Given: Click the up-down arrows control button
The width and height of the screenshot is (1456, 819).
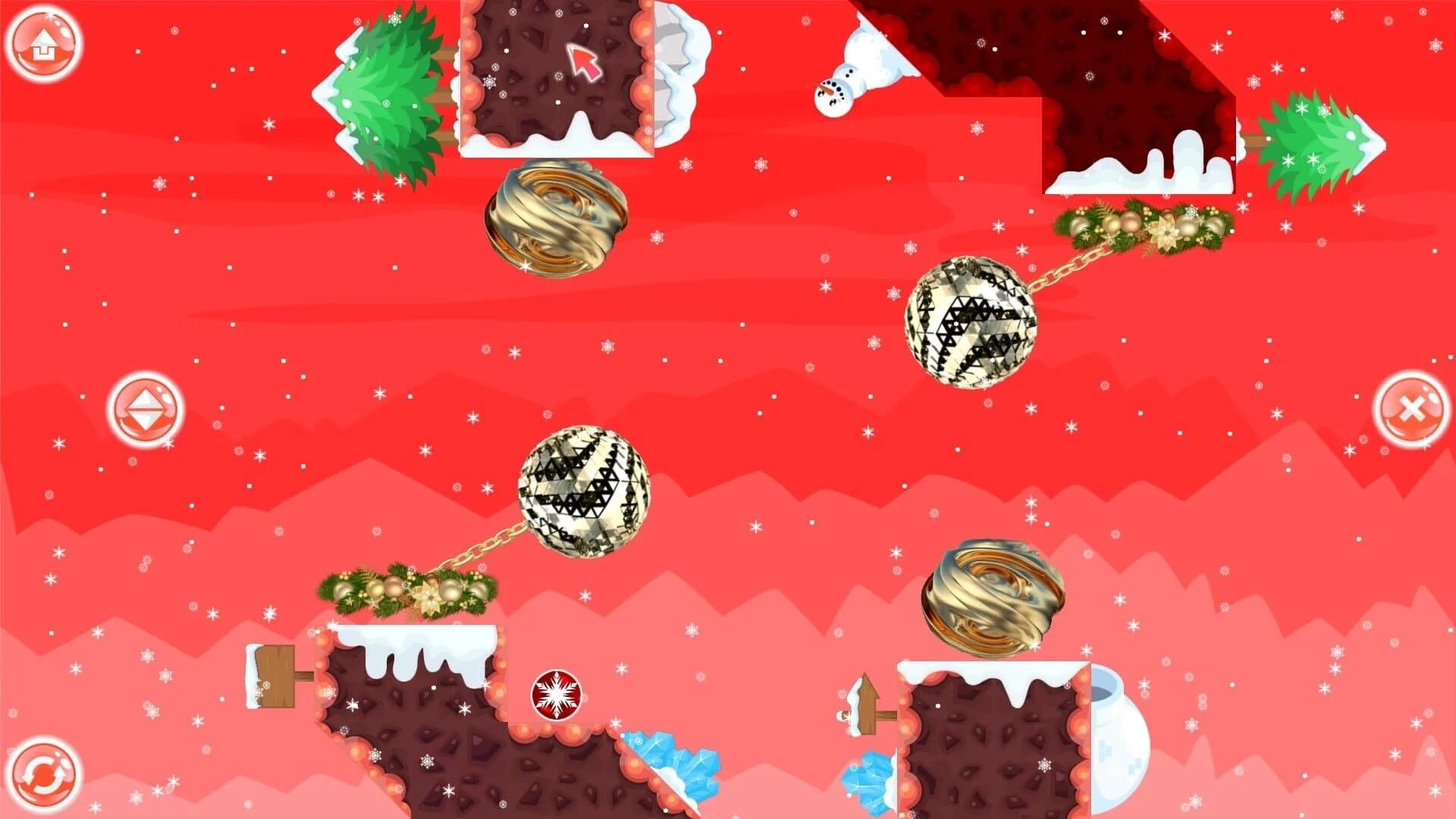Looking at the screenshot, I should coord(146,407).
